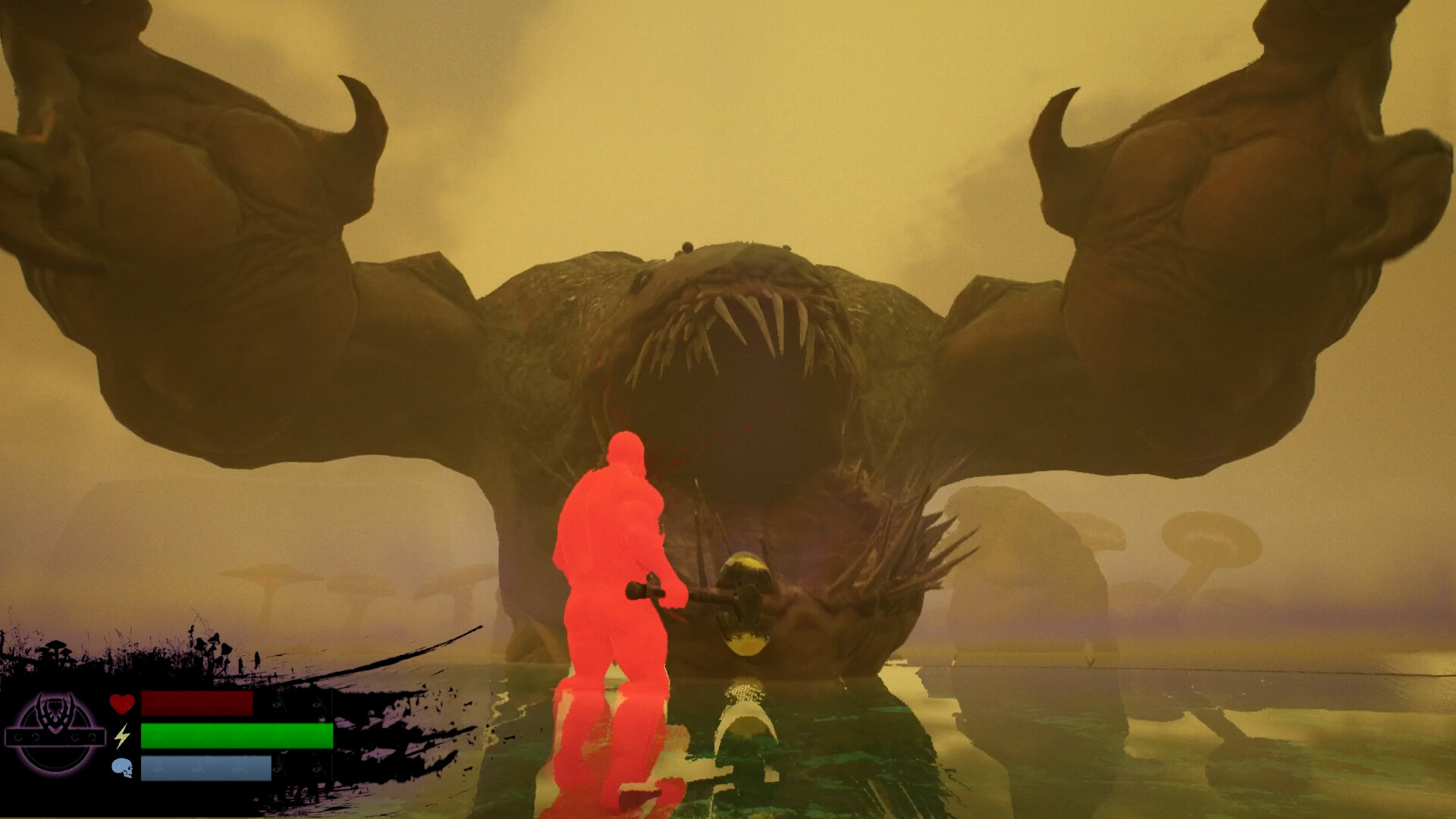Click the heart icon beside the health bar
This screenshot has height=819, width=1456.
pos(124,704)
